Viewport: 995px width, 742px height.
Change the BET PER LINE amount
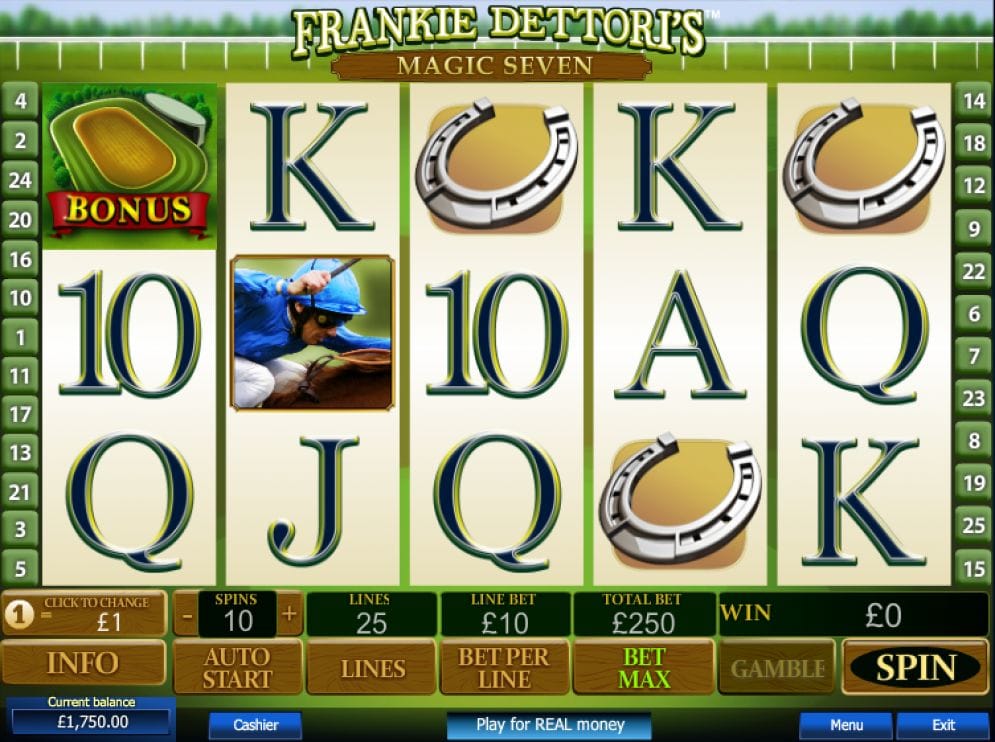click(x=505, y=667)
